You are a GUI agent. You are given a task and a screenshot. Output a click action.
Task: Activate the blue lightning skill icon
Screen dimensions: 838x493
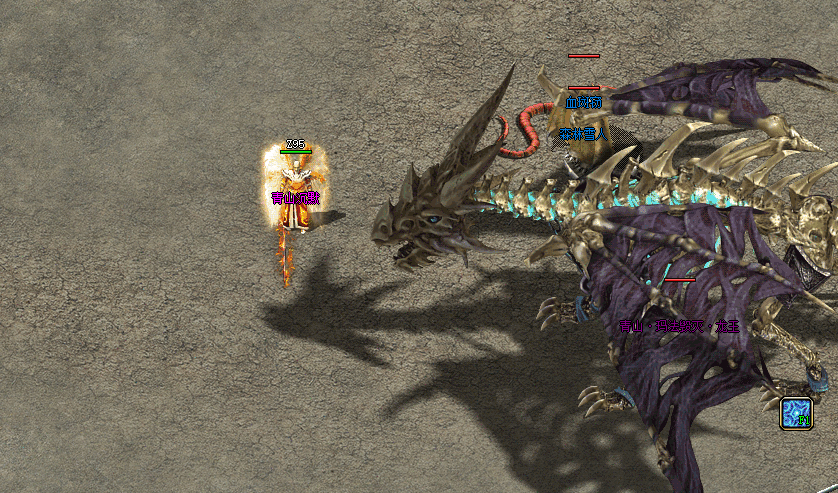tap(796, 413)
